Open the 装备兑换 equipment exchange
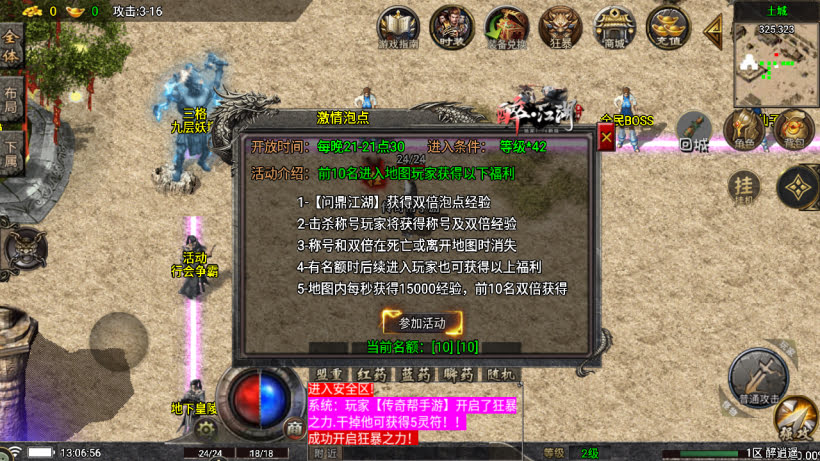 506,28
